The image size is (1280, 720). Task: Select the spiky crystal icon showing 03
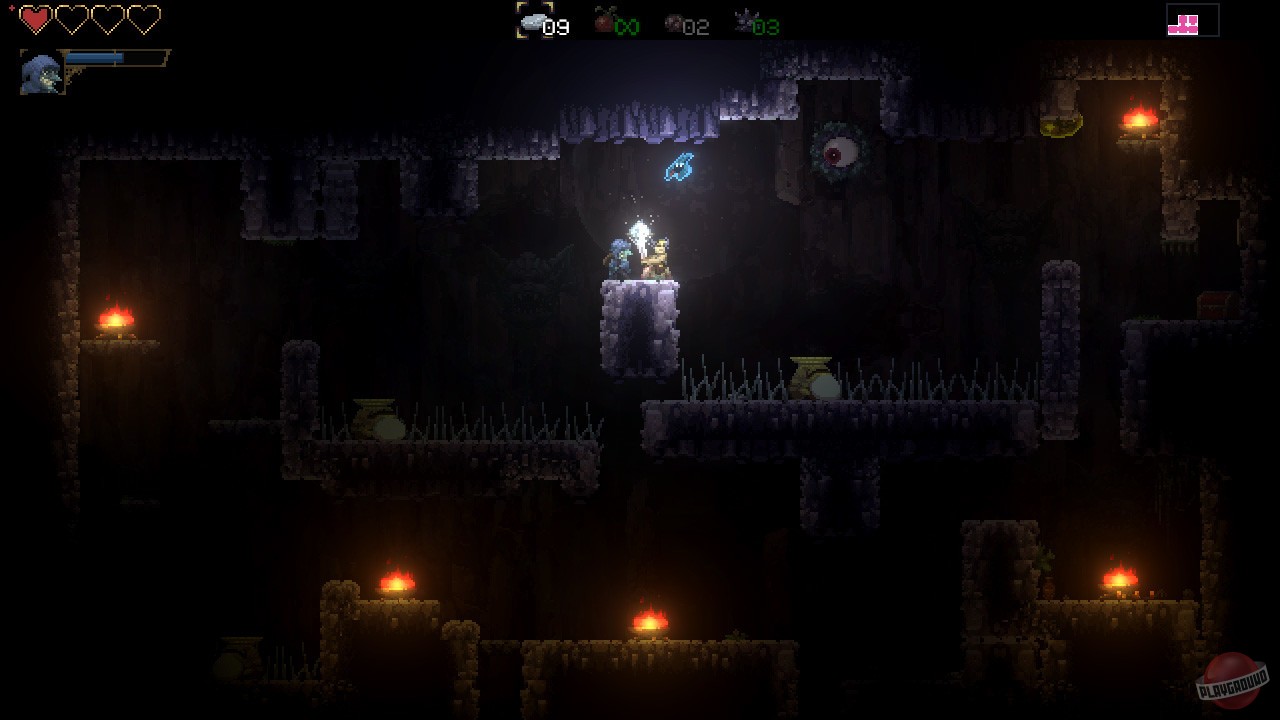pyautogui.click(x=745, y=22)
